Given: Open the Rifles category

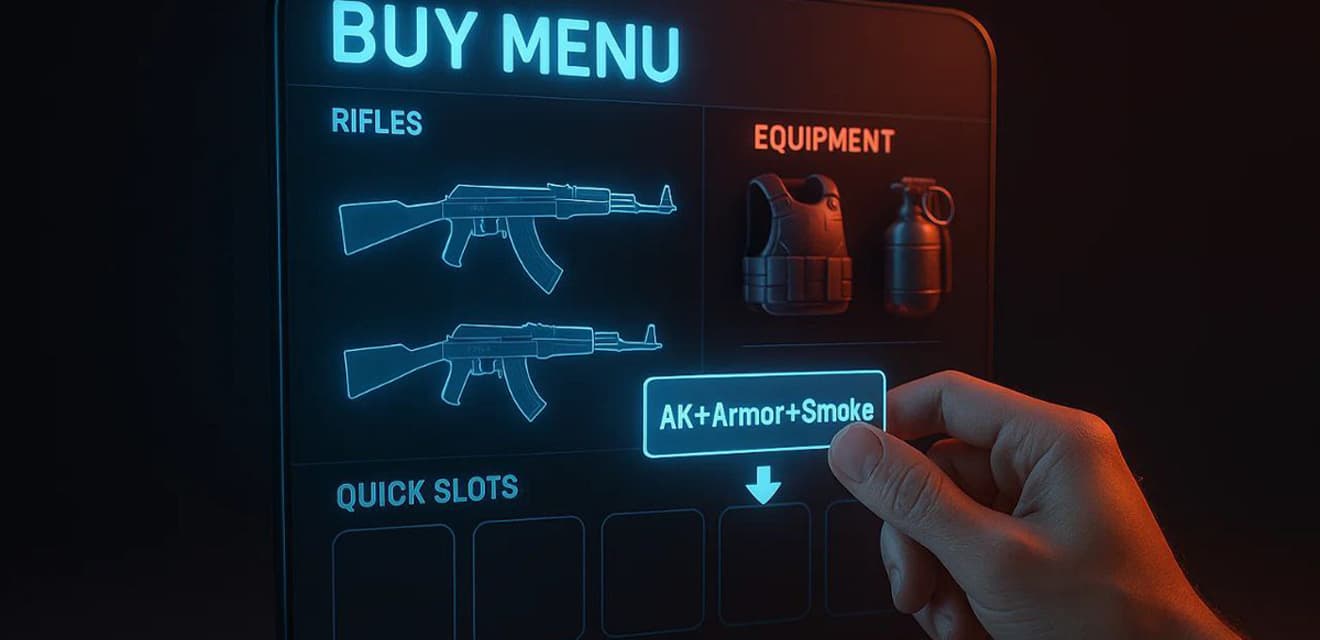Looking at the screenshot, I should [x=376, y=122].
